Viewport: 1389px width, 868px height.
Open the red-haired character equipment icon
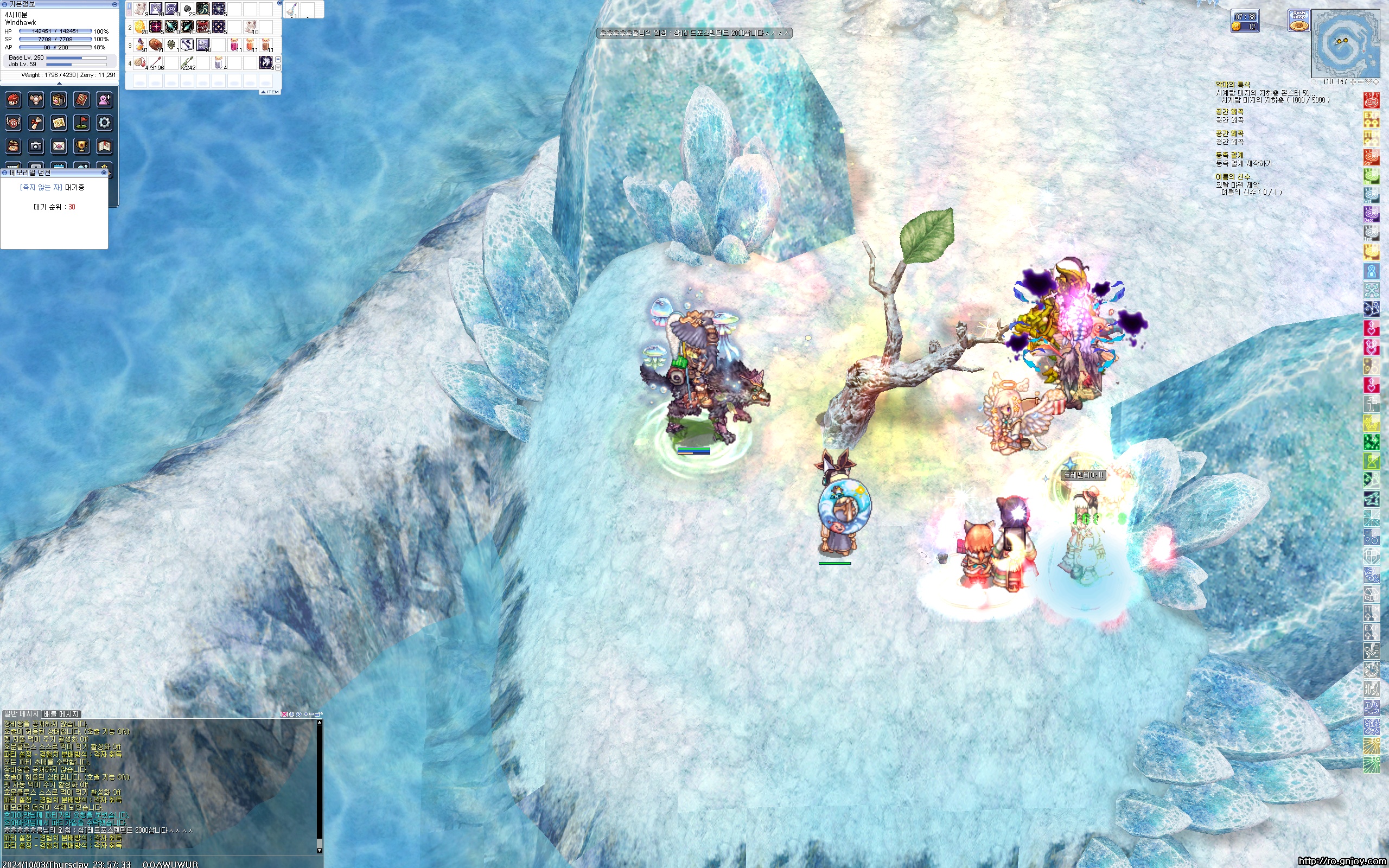(x=13, y=100)
